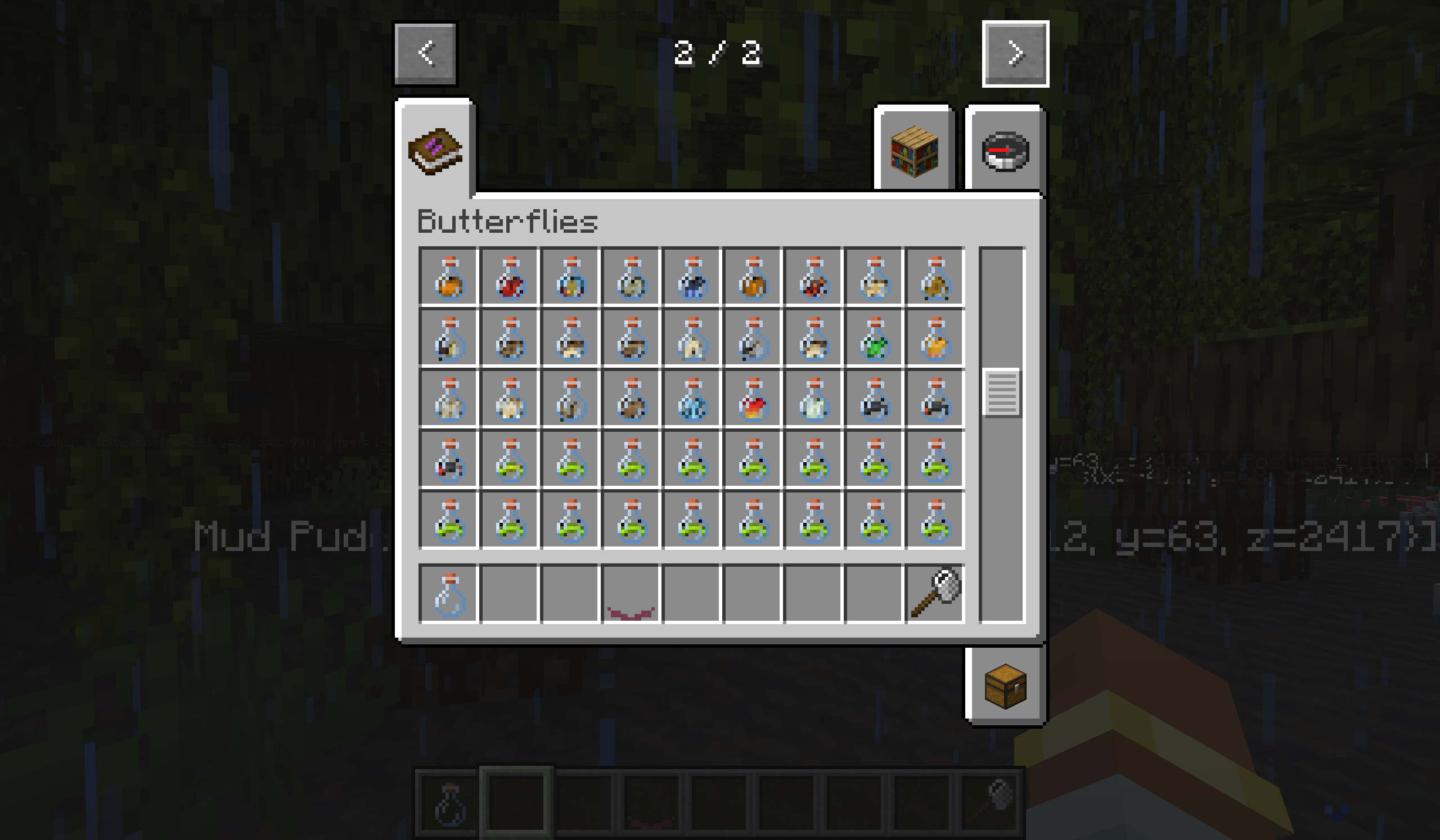Pick the red and orange bottled butterfly
1440x840 pixels.
pos(753,399)
